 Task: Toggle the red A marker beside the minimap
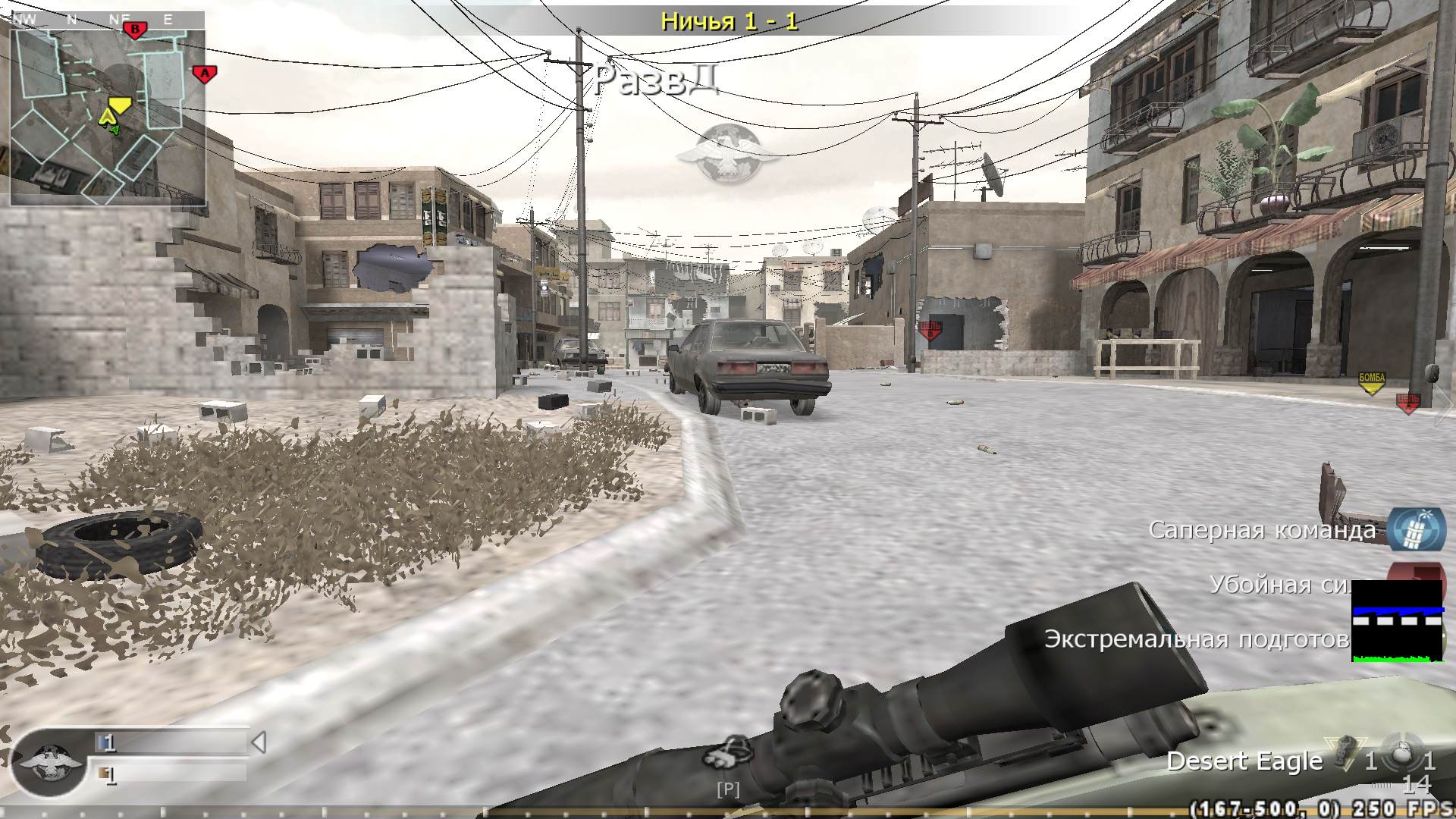[x=203, y=74]
